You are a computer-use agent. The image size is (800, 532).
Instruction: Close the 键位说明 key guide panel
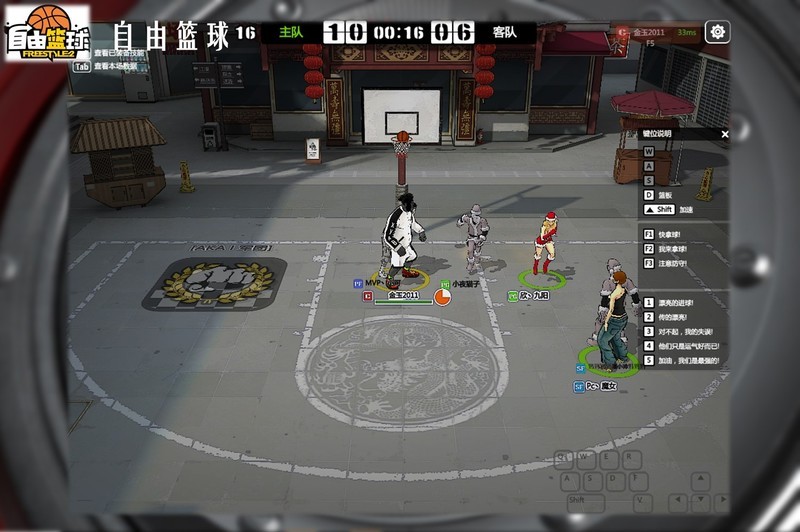tap(725, 134)
